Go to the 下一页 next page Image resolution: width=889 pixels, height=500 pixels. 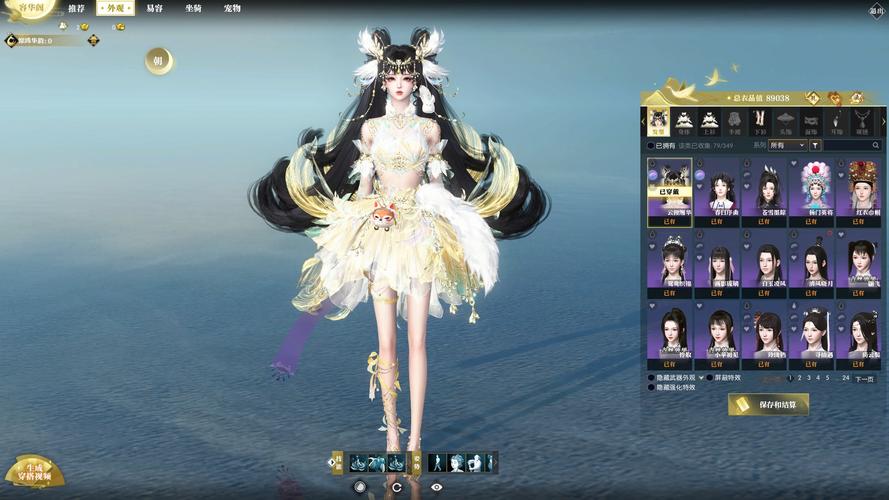864,379
